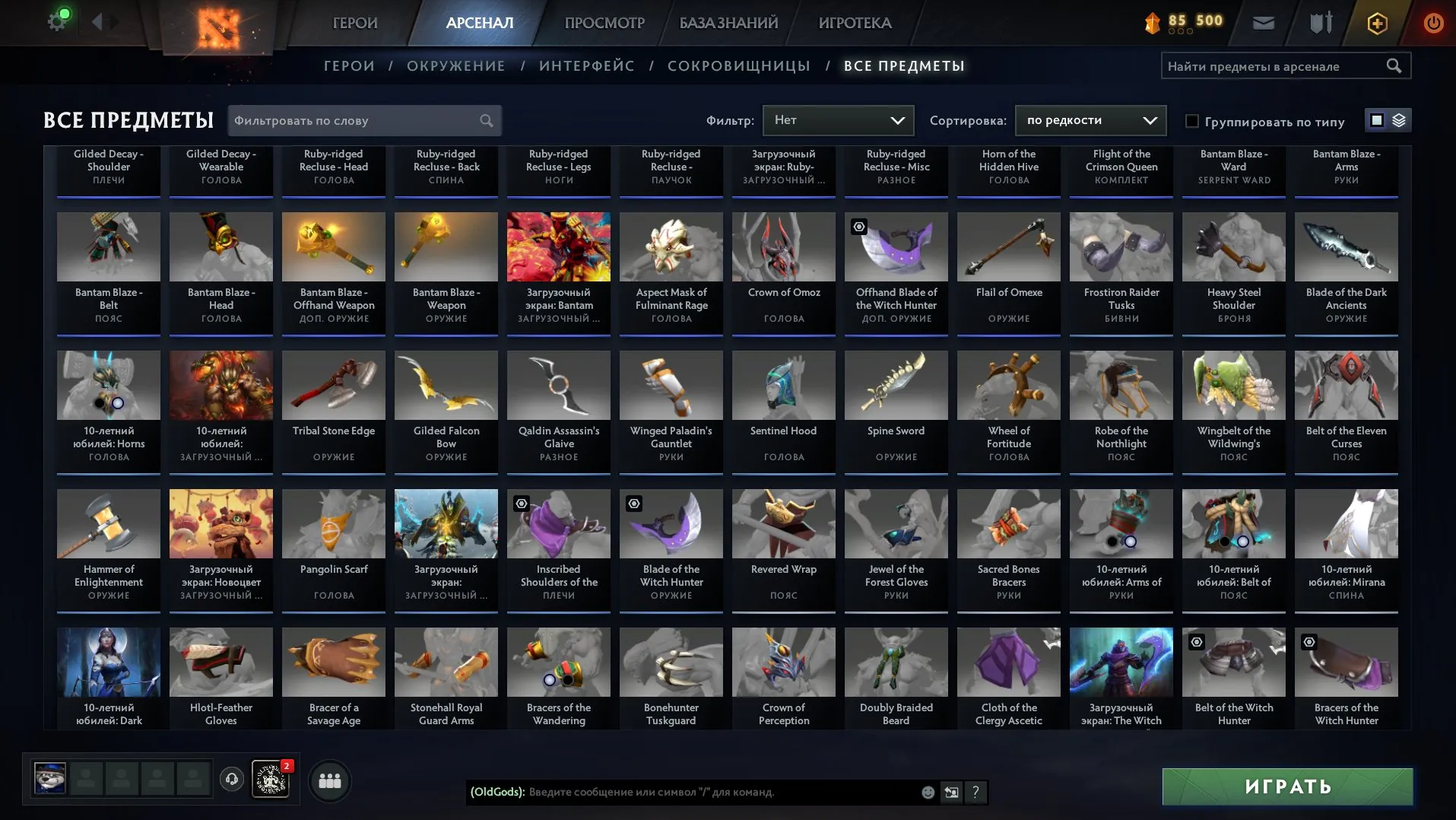Start a match with the ИГРАТЬ button
The image size is (1456, 820).
pos(1287,787)
